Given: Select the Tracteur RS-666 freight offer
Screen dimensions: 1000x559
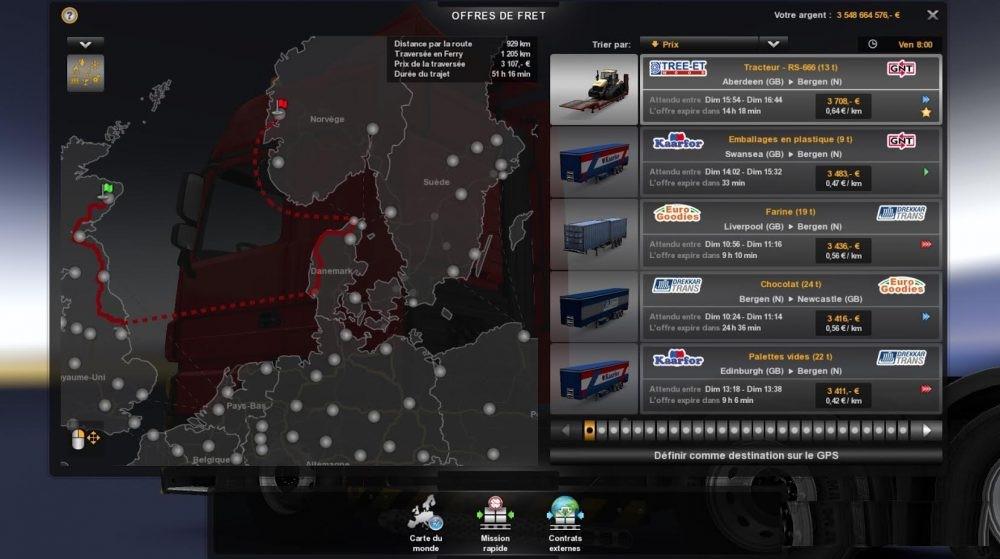Looking at the screenshot, I should [790, 89].
